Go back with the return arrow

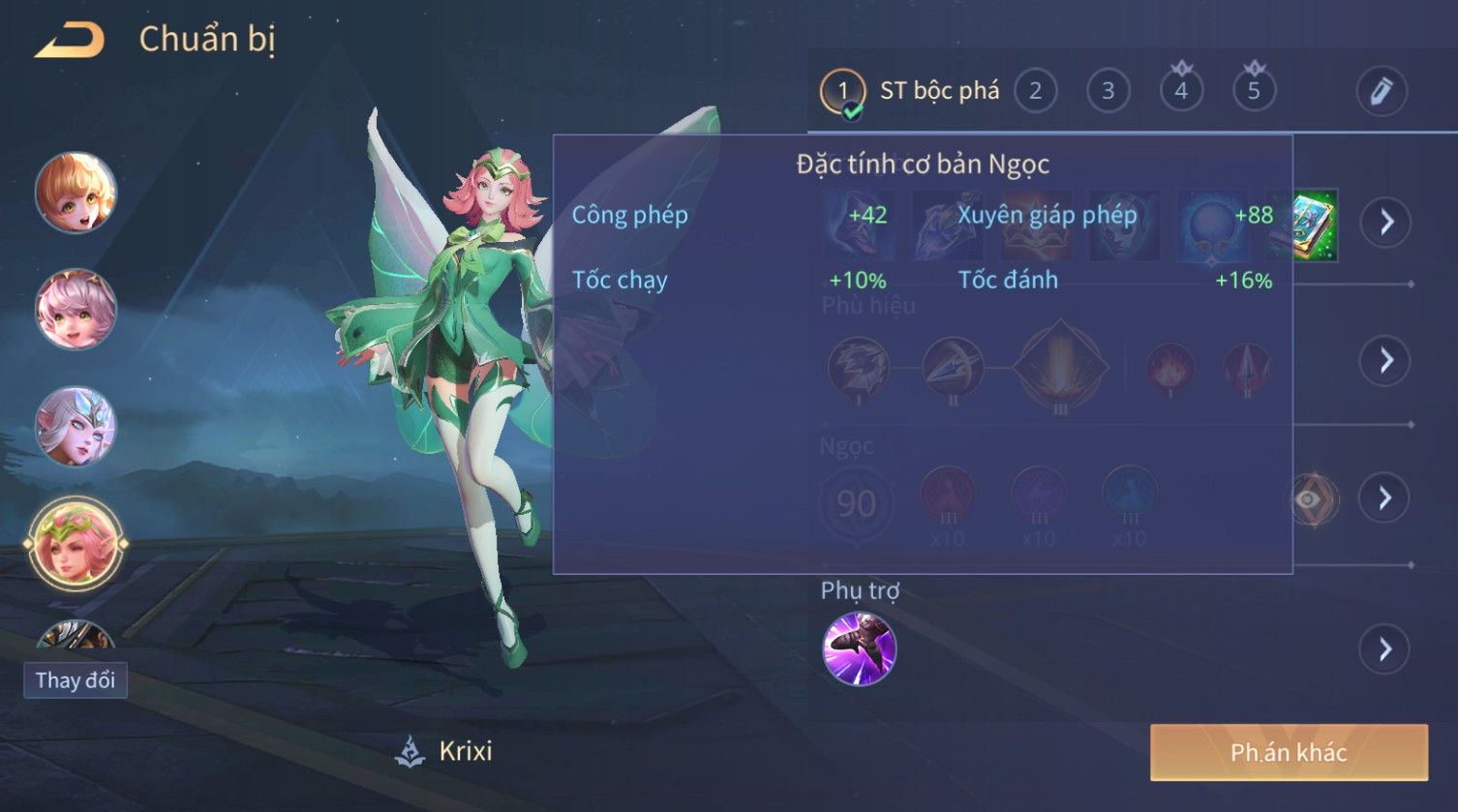pos(70,41)
